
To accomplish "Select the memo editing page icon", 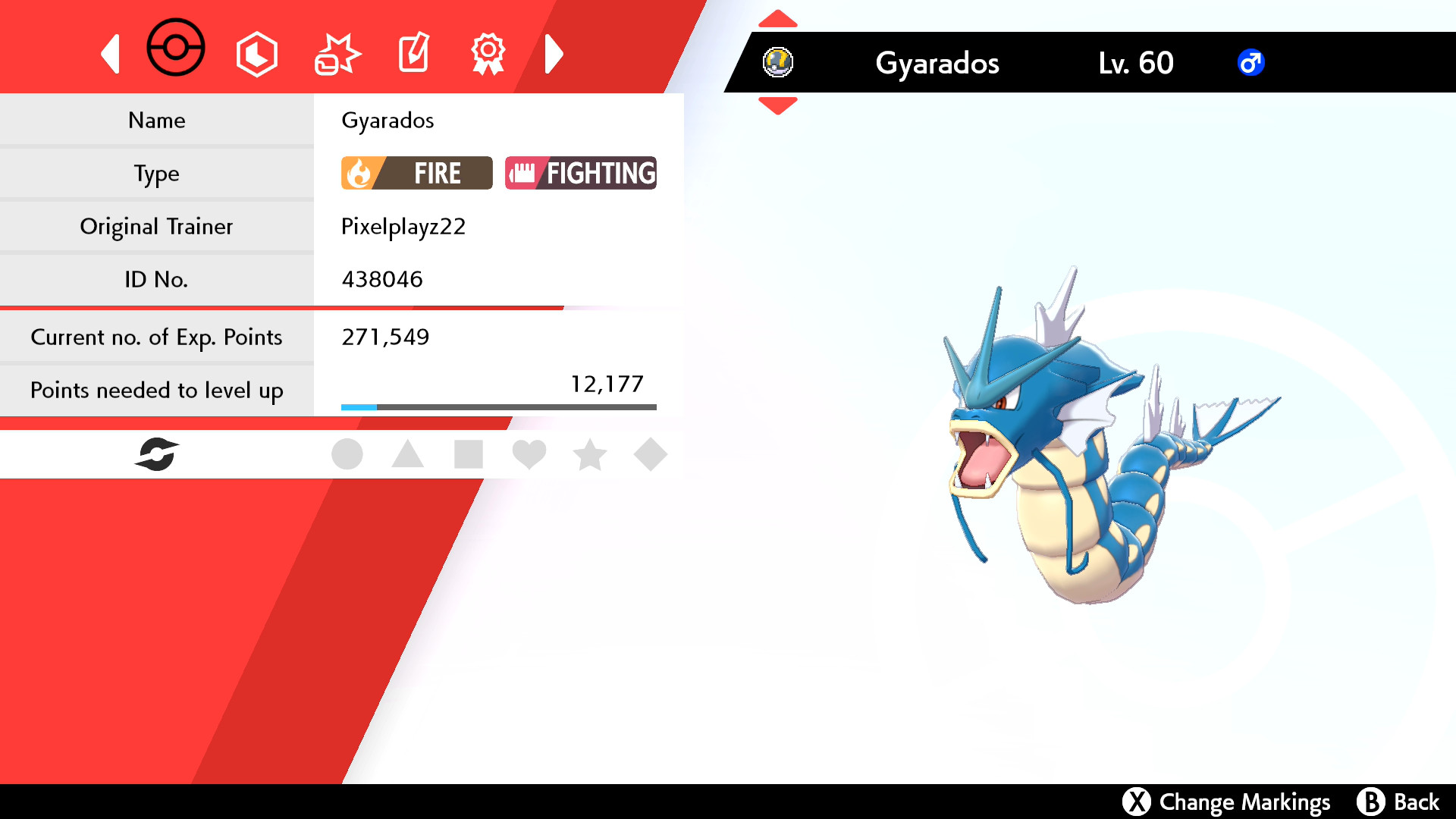I will (413, 52).
